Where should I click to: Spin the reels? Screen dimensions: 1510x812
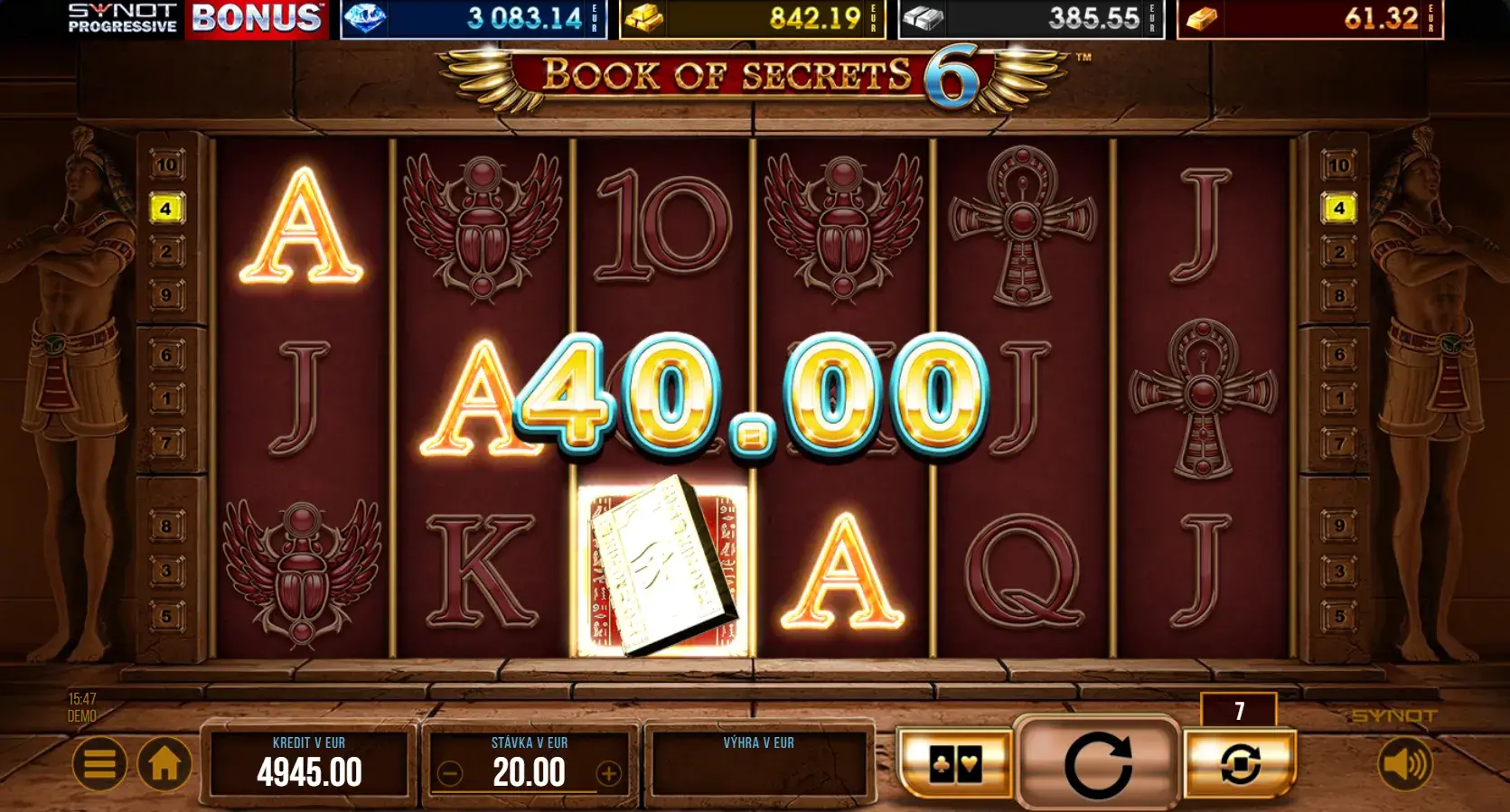click(x=1098, y=764)
